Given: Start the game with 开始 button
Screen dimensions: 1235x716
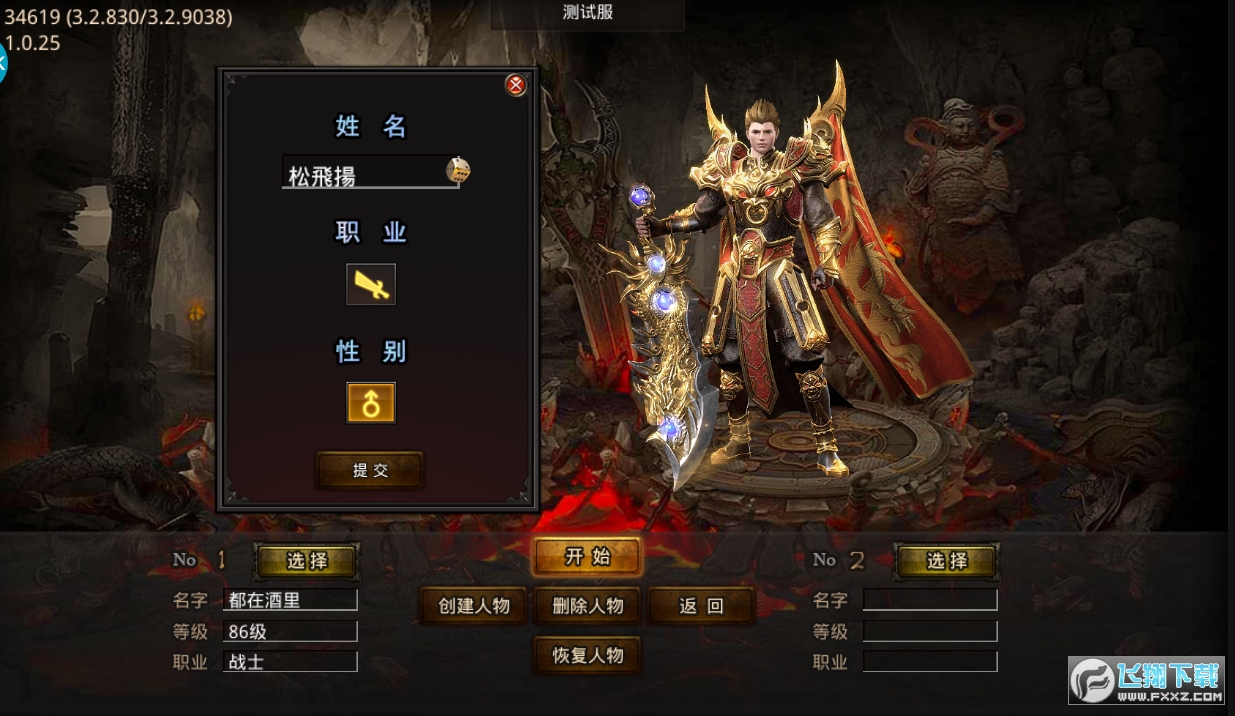Looking at the screenshot, I should (587, 558).
